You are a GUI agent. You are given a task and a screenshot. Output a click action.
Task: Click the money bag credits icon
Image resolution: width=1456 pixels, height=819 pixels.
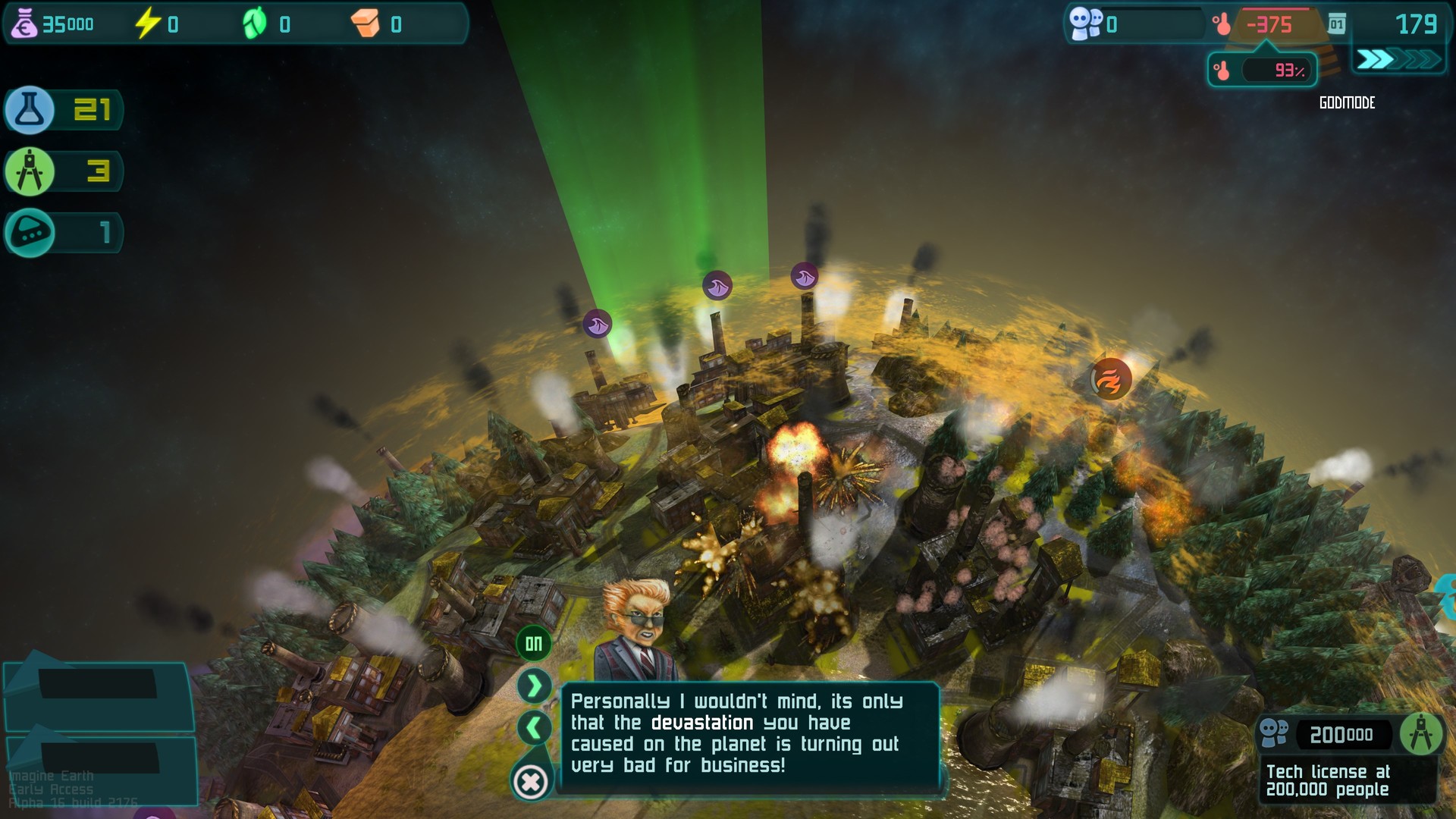[x=27, y=23]
